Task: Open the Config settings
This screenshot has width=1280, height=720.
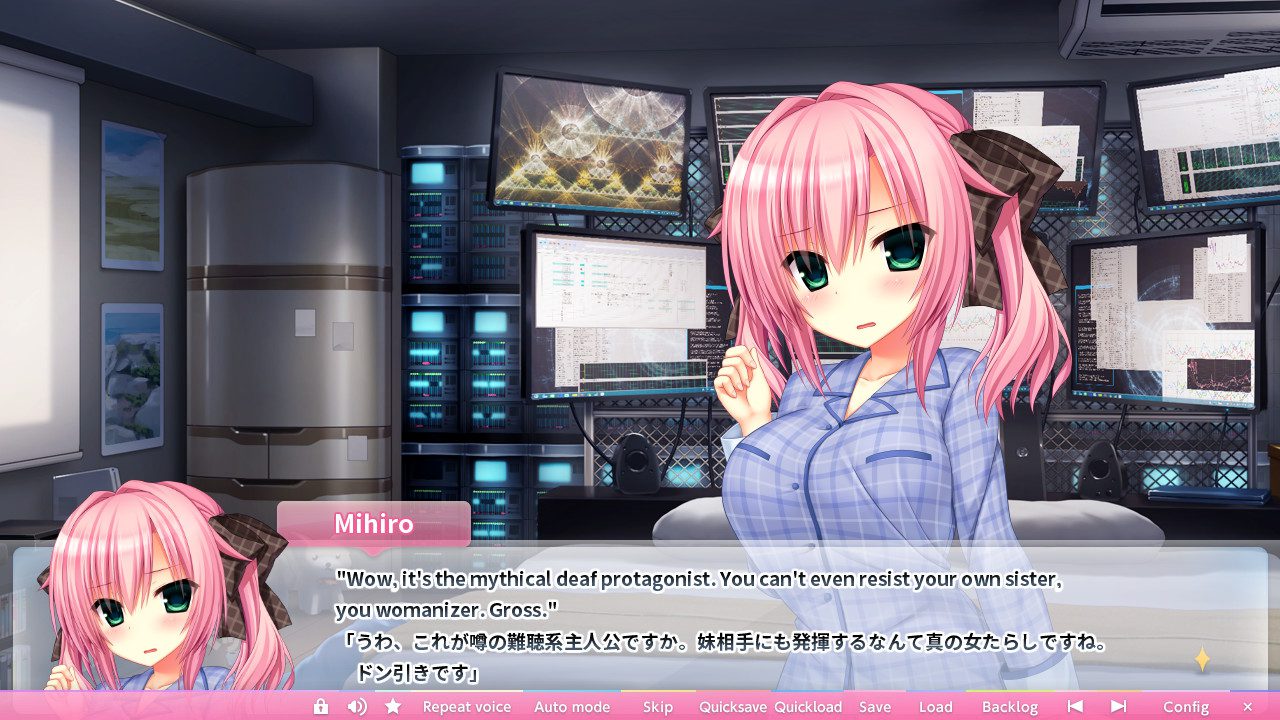Action: click(x=1185, y=706)
